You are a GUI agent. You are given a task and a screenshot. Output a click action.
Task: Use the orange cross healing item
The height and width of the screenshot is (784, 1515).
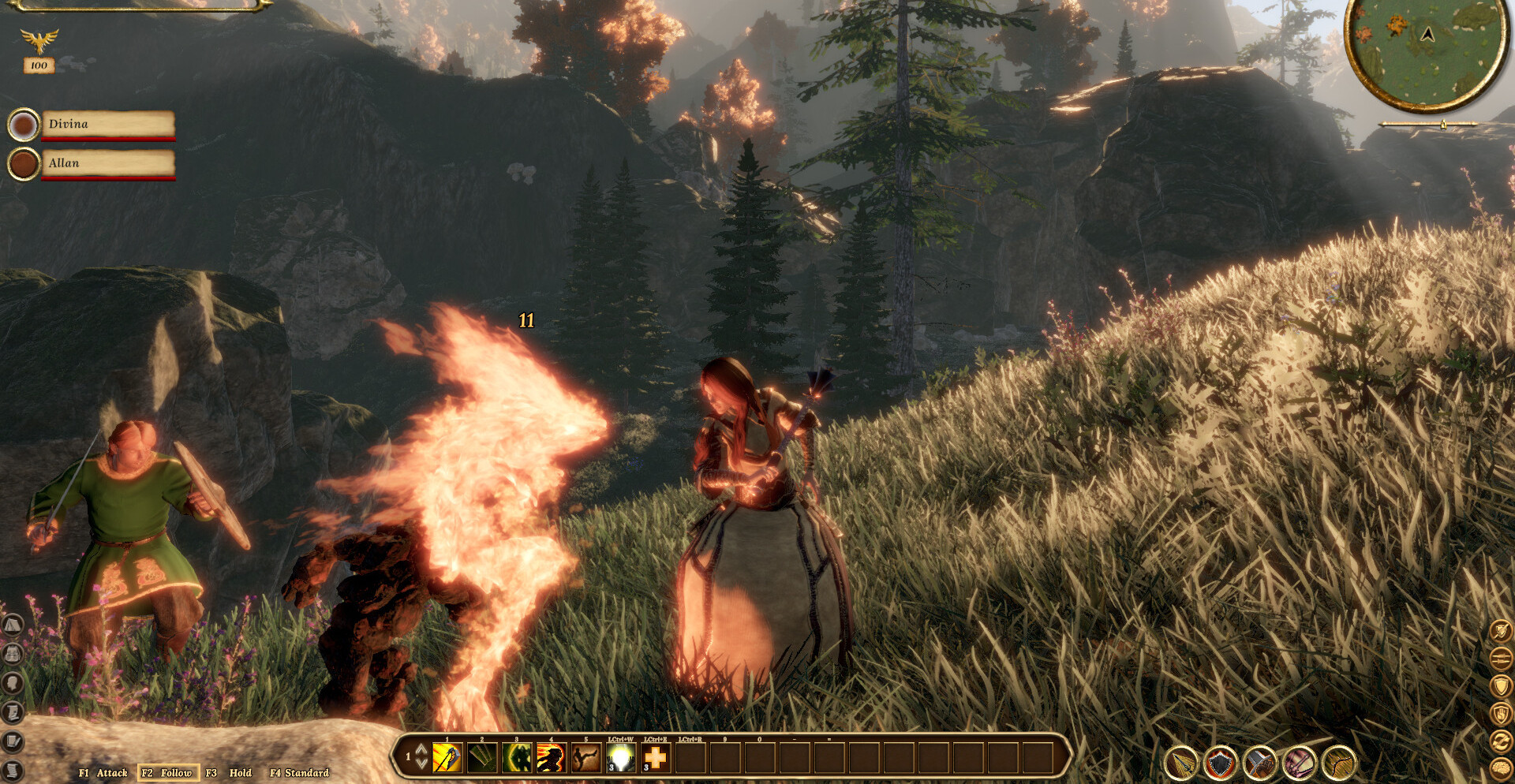click(656, 758)
